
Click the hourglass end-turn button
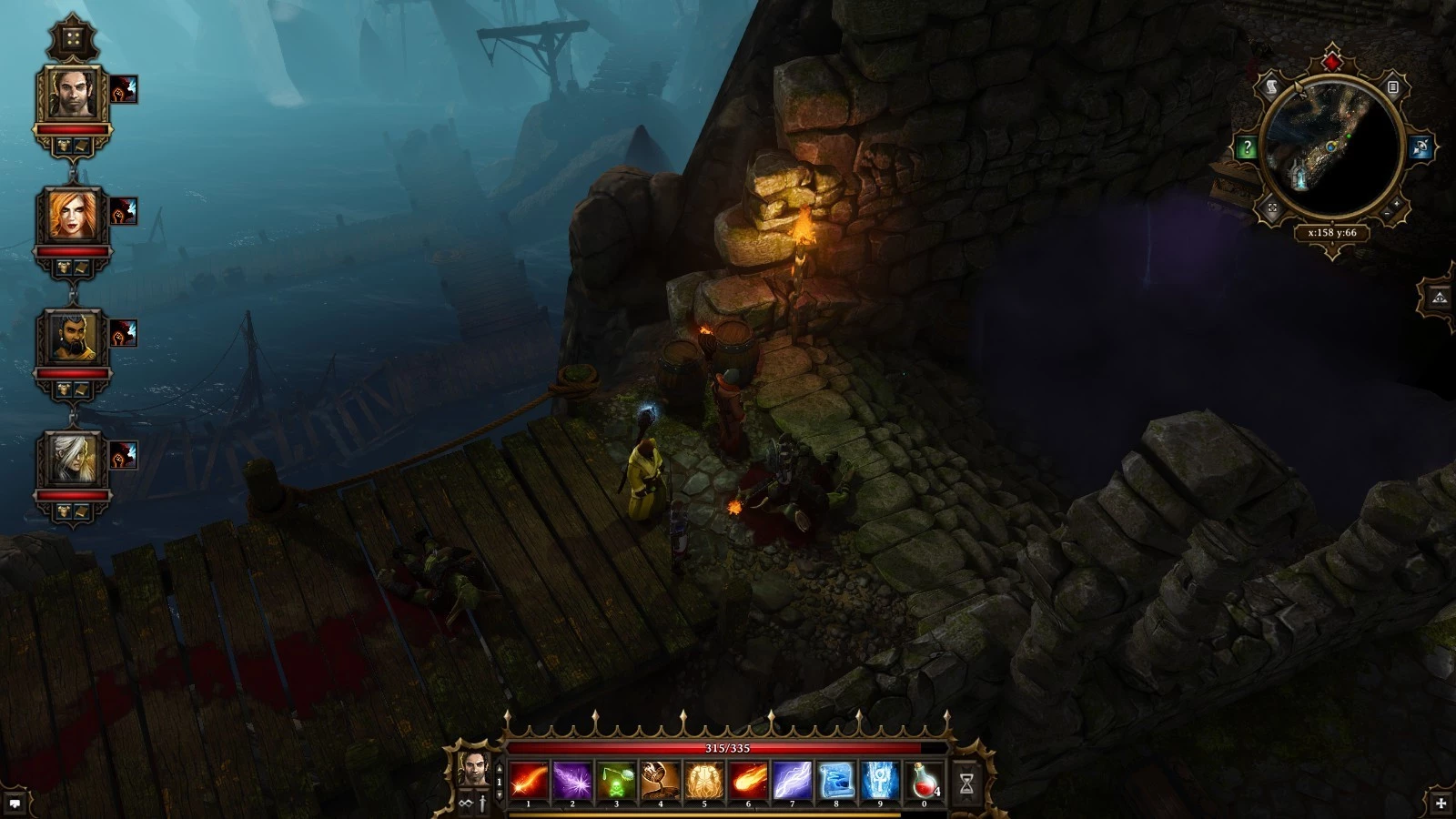(x=966, y=782)
